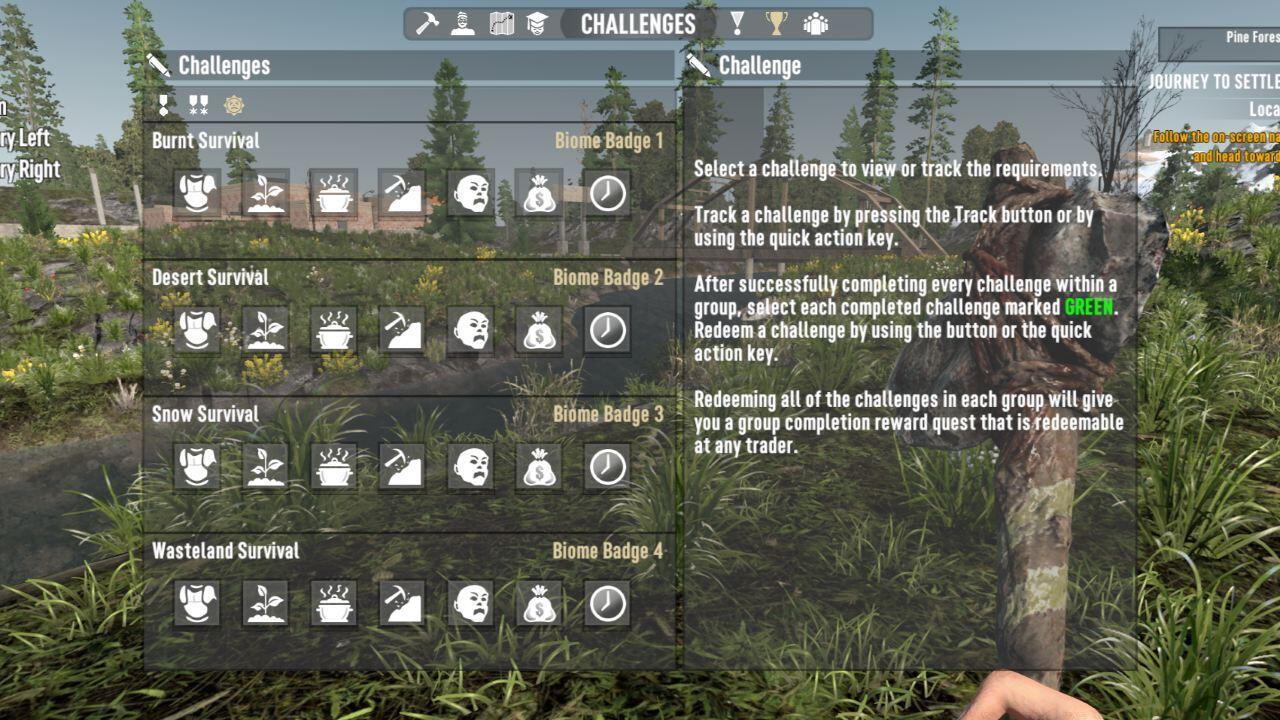1280x720 pixels.
Task: Select the cooking pot challenge under Desert Survival
Action: pos(334,331)
